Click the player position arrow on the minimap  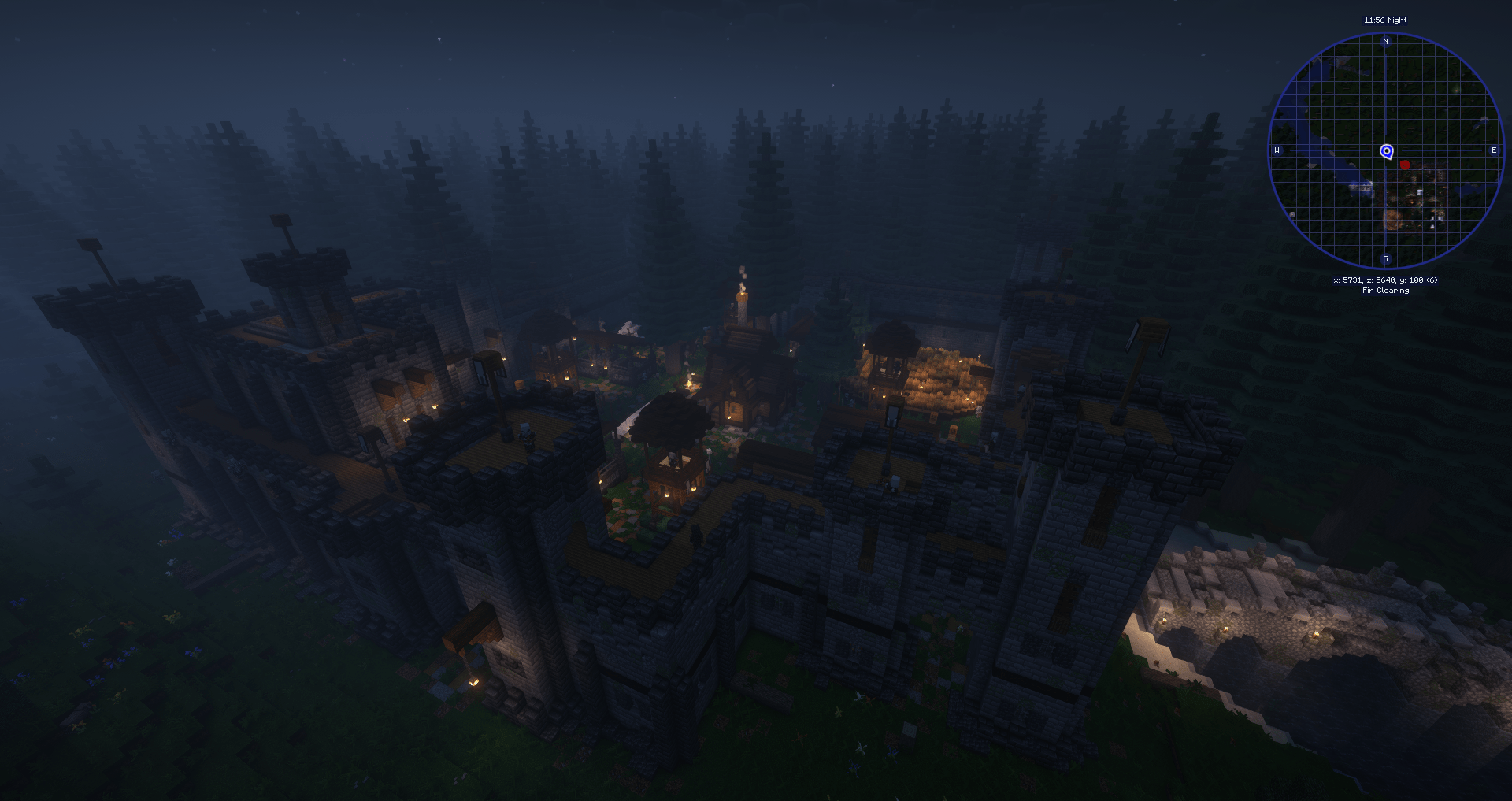point(1386,150)
